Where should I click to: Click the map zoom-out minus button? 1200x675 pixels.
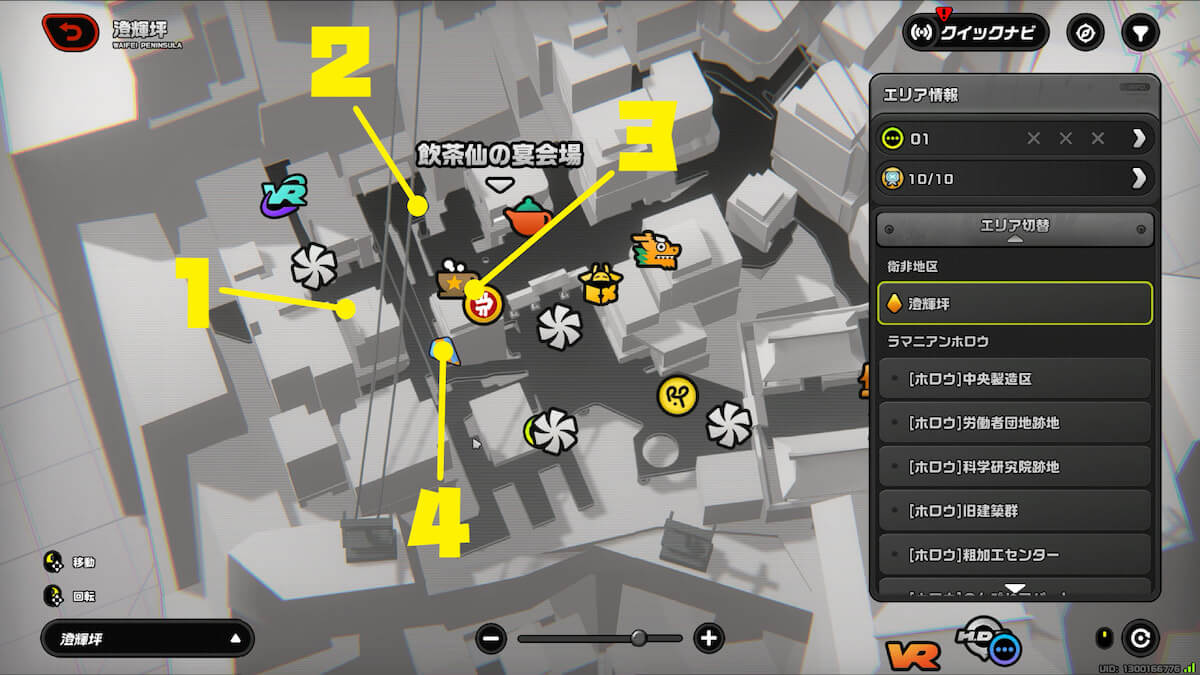coord(491,638)
